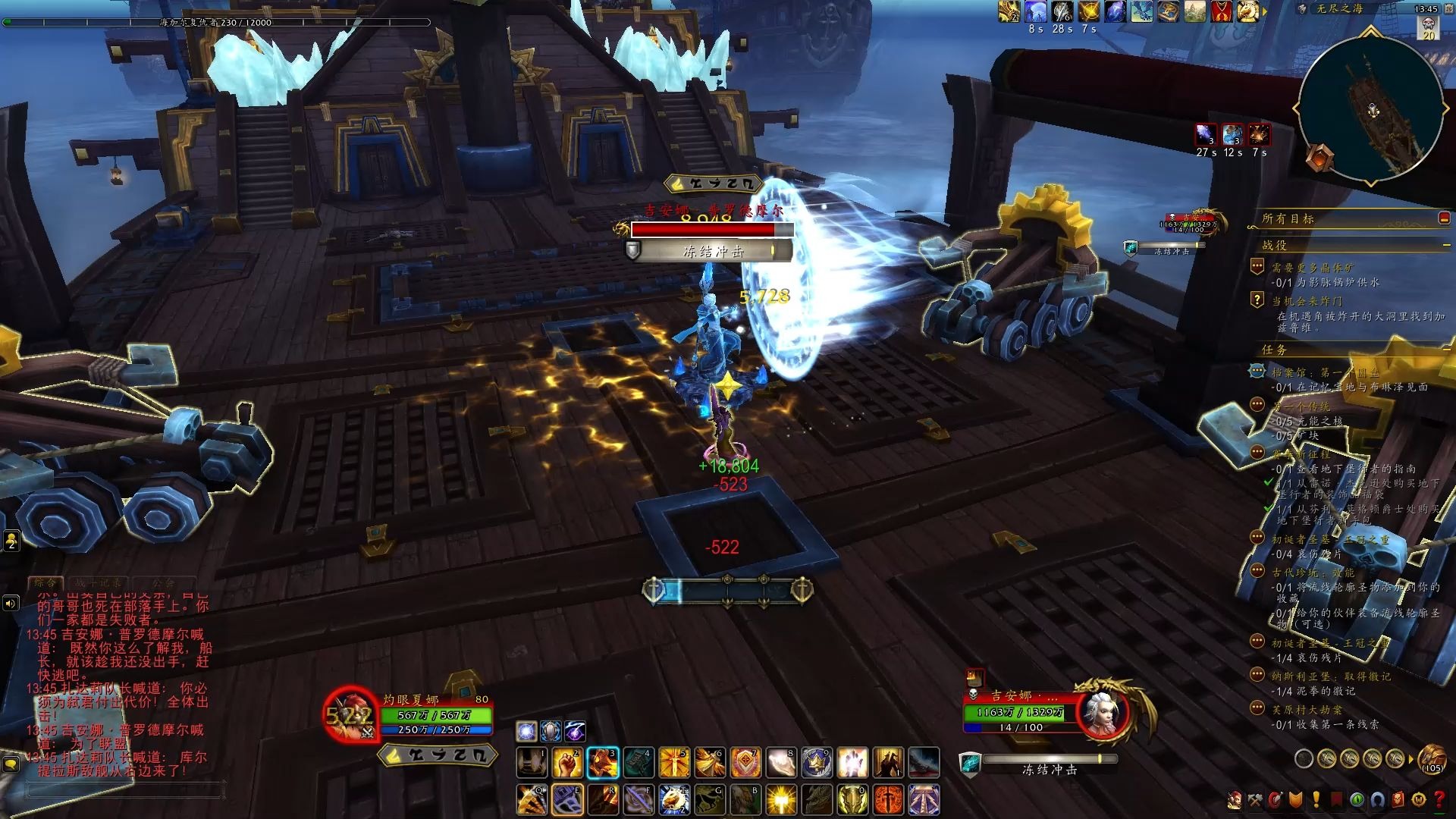Switch to the 公会 guild chat tab

tap(162, 582)
